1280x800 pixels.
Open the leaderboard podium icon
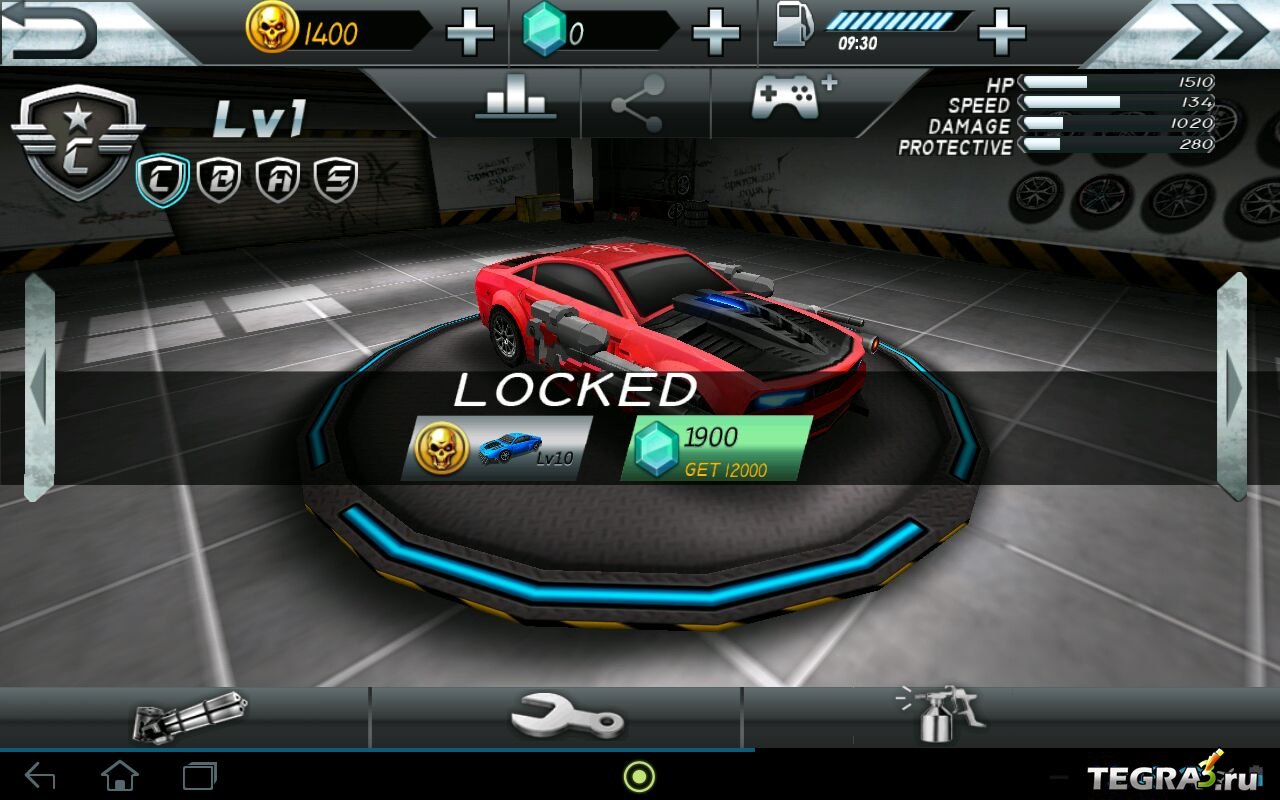516,102
